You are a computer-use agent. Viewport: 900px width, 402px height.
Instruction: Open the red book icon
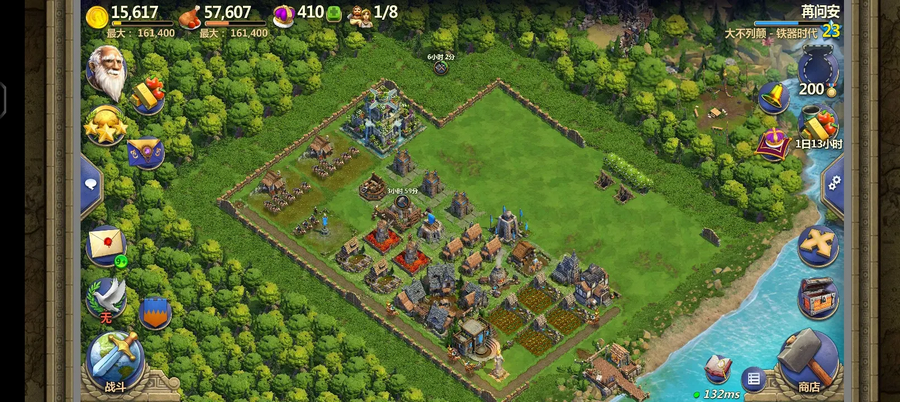click(717, 366)
